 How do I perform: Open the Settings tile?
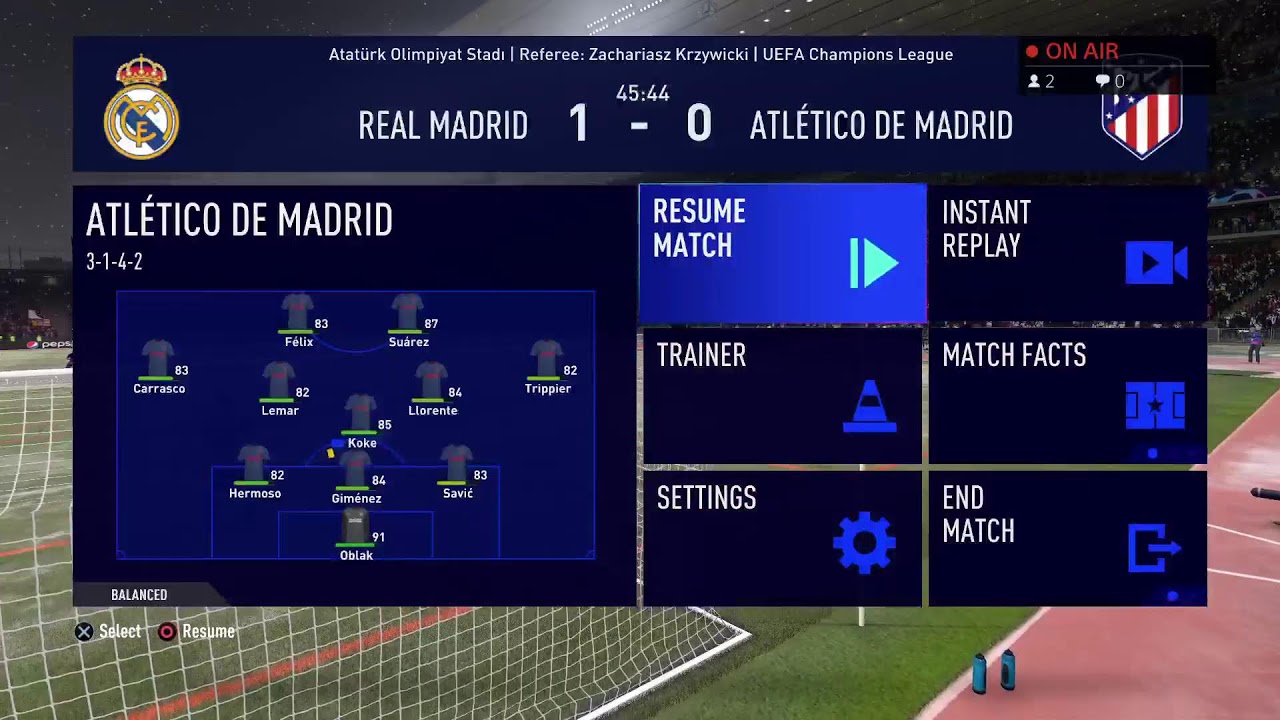point(782,538)
